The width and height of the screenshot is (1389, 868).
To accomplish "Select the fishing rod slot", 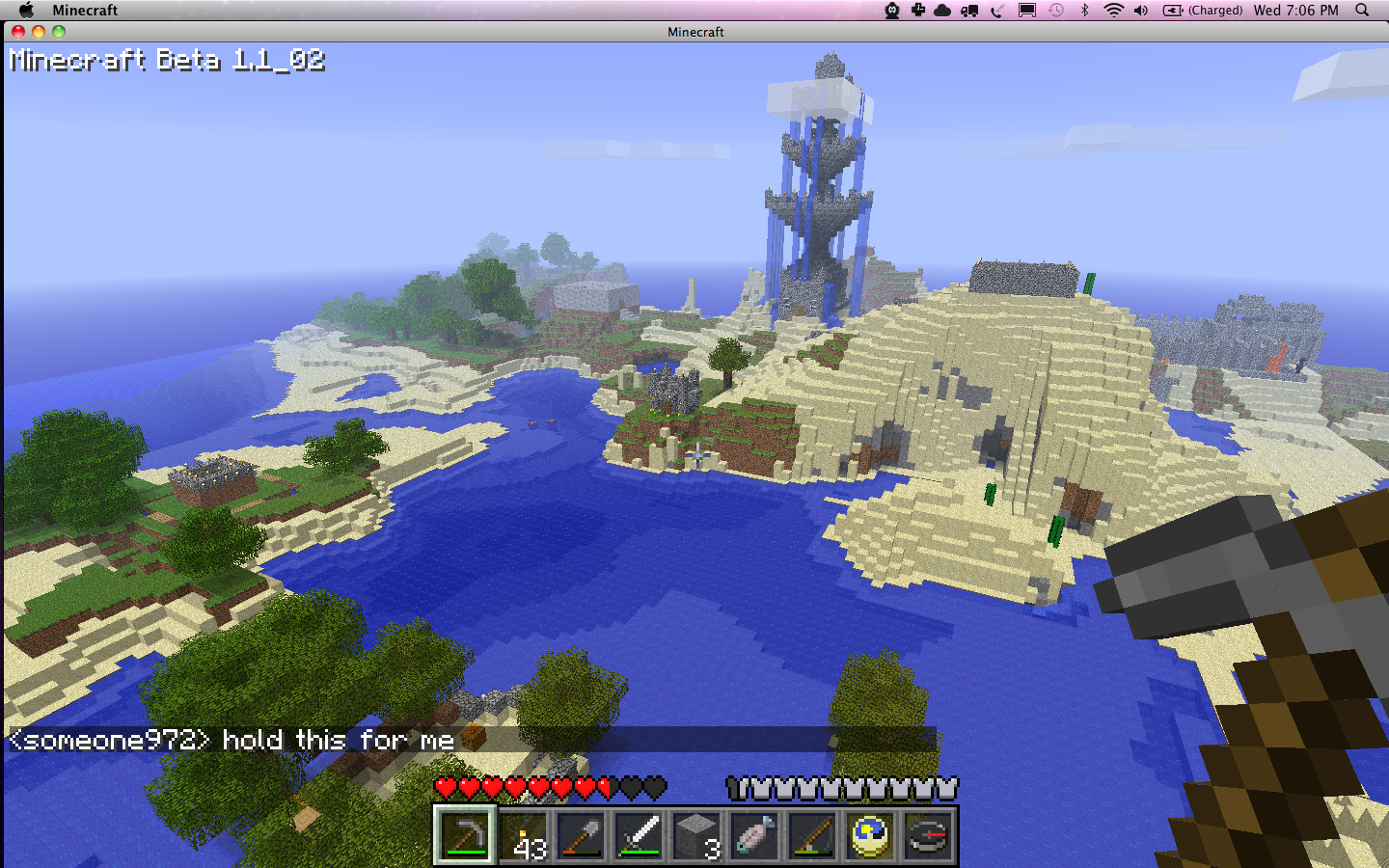I will click(x=813, y=835).
